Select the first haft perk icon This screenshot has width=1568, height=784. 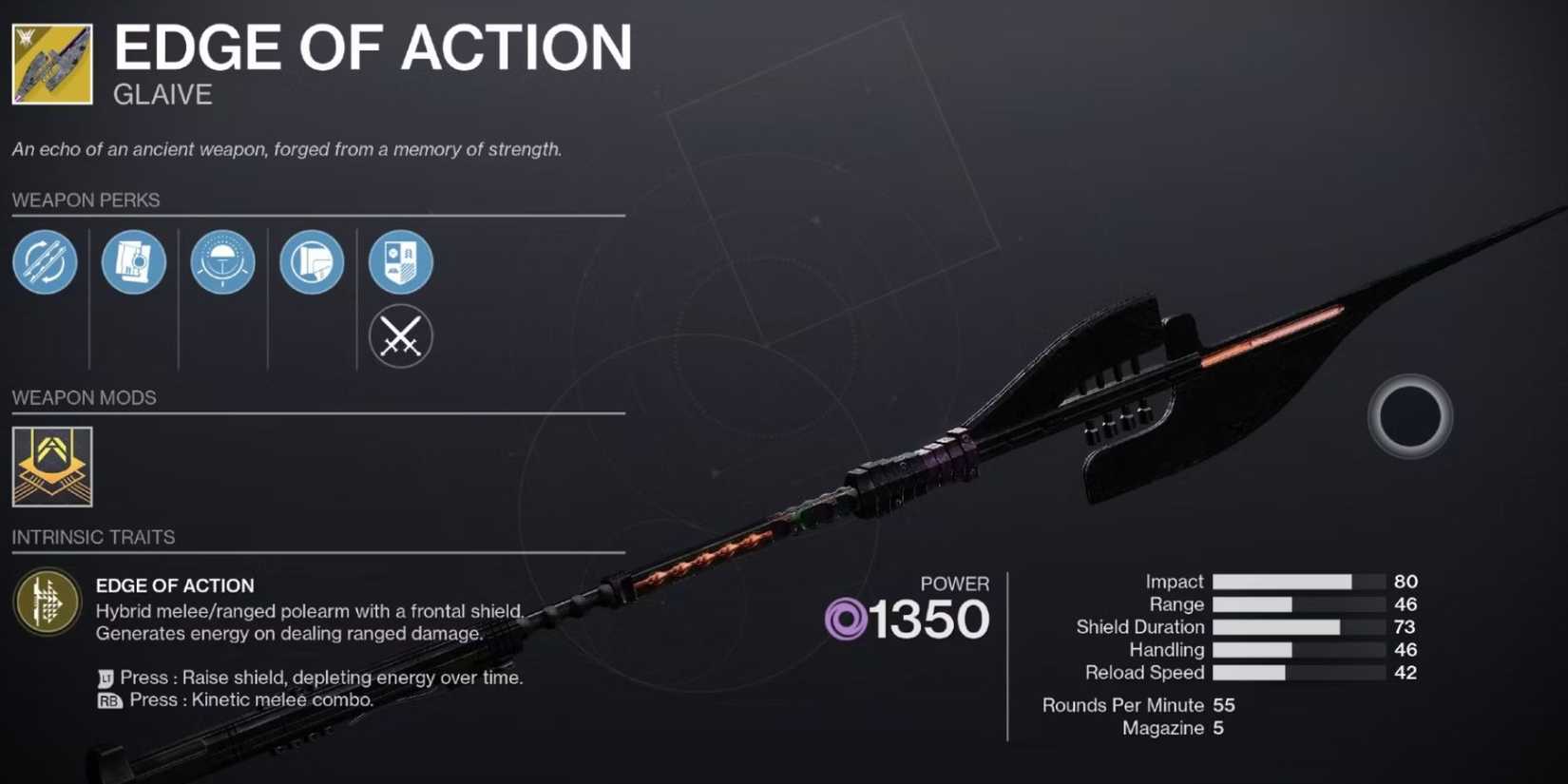coord(44,263)
